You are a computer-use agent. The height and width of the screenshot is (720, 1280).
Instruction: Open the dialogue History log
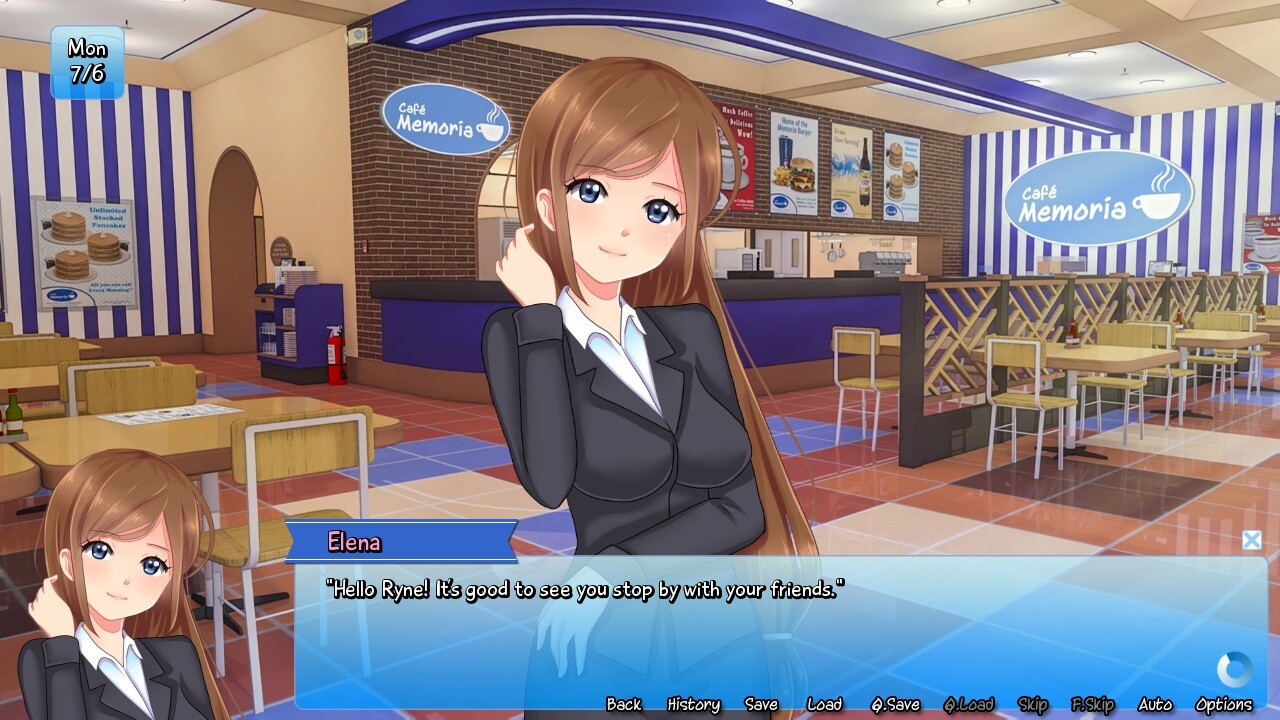coord(693,704)
